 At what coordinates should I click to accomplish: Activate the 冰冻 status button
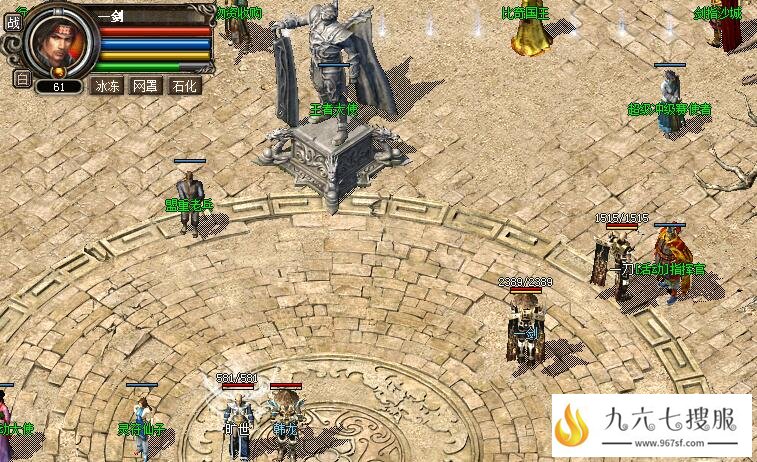point(107,86)
